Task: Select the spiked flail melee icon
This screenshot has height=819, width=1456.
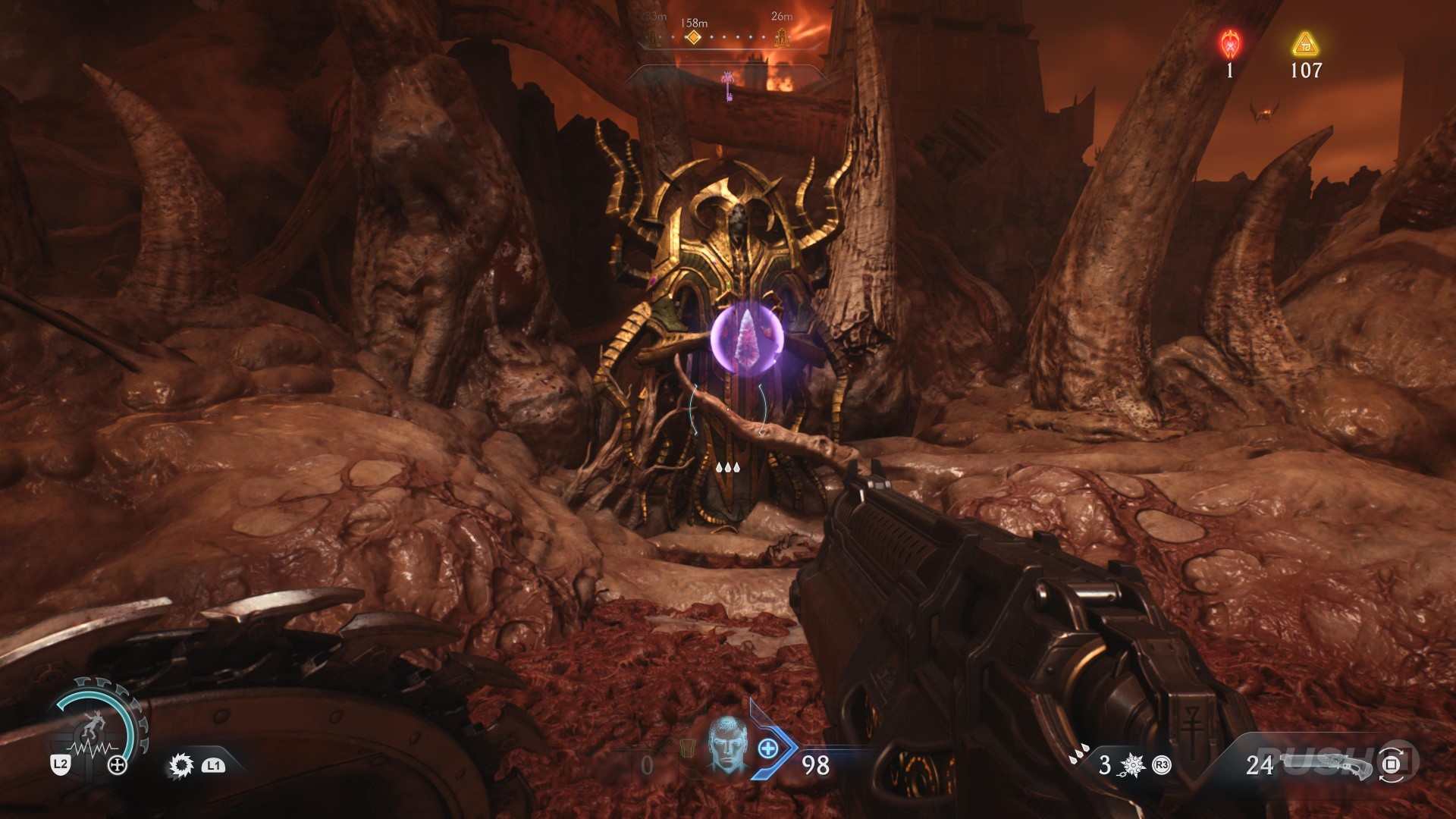Action: [1132, 765]
